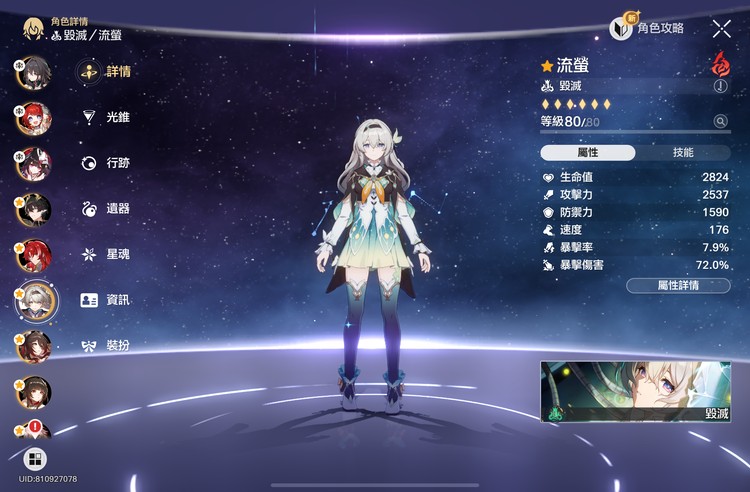This screenshot has width=750, height=492.
Task: Select the grey-haired character portrait in the list
Action: pos(35,298)
